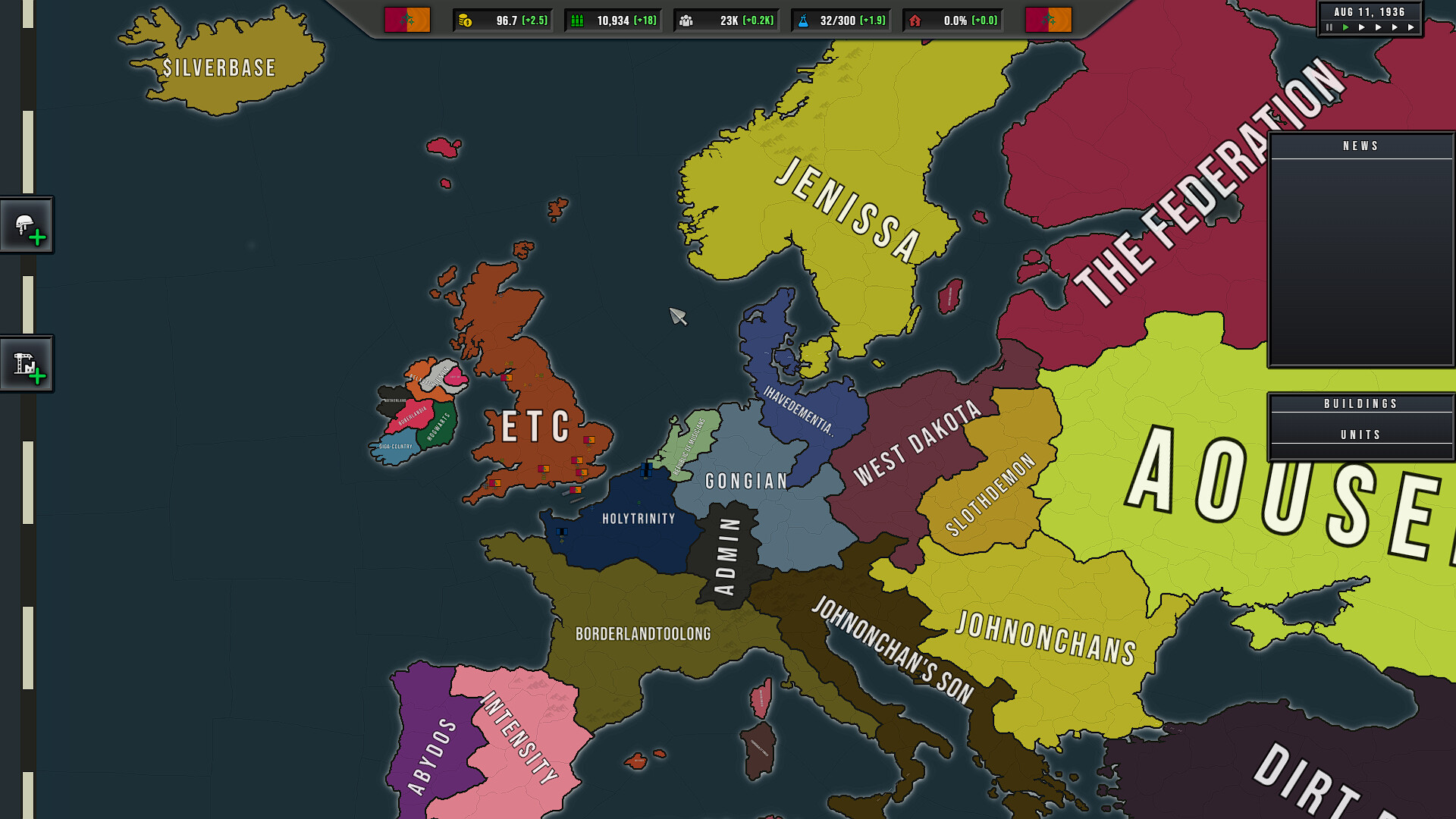The width and height of the screenshot is (1456, 819).
Task: Open construction via the crane icon
Action: pyautogui.click(x=27, y=363)
